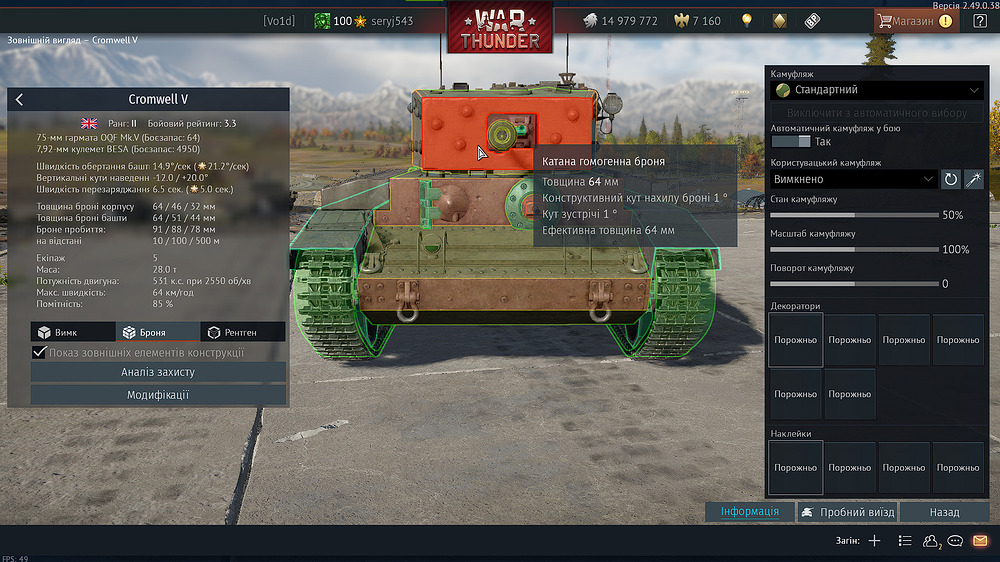Refresh user camouflage with circular arrow button
The image size is (1000, 562).
951,179
